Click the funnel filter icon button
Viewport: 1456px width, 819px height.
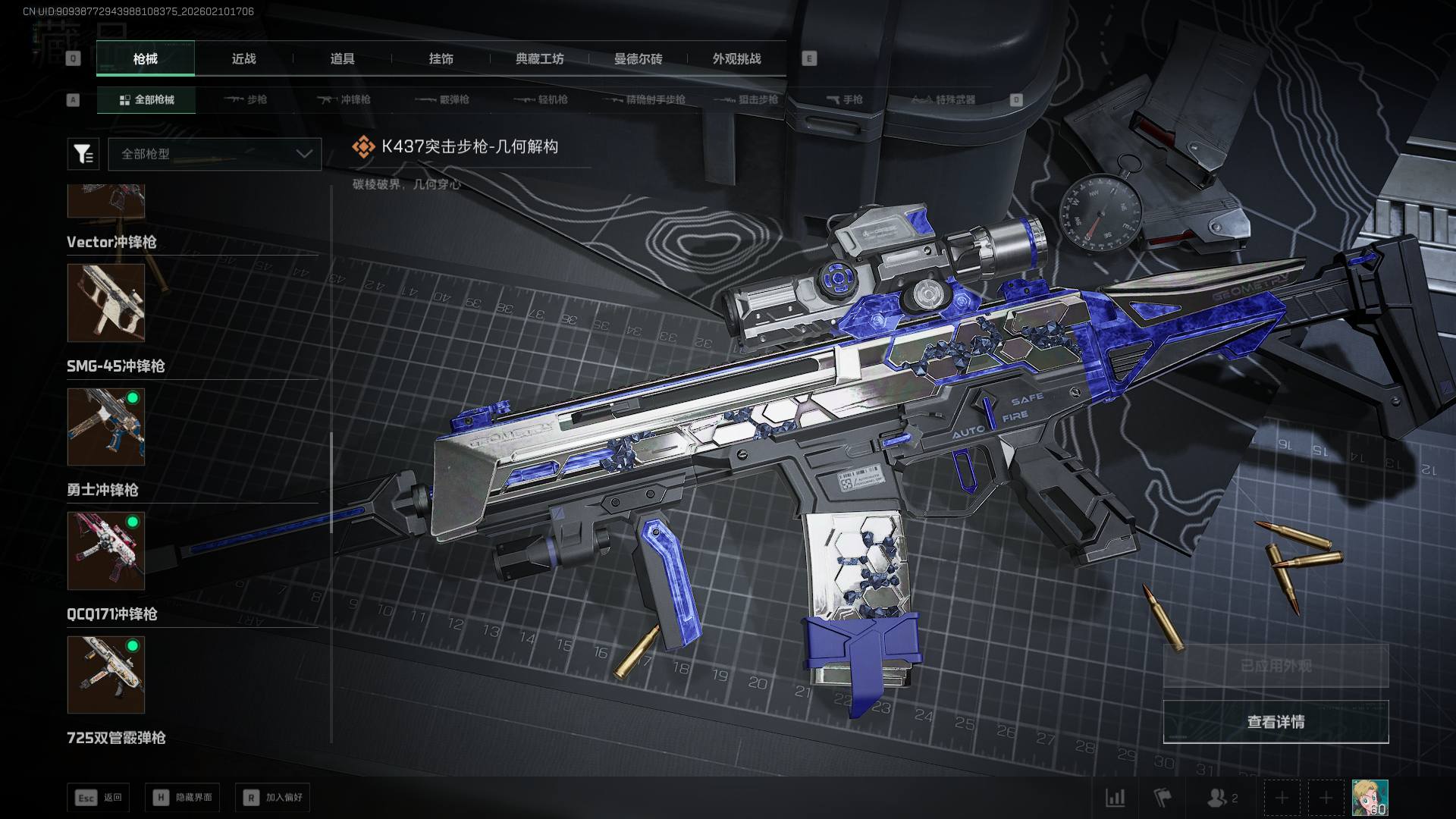[x=83, y=154]
